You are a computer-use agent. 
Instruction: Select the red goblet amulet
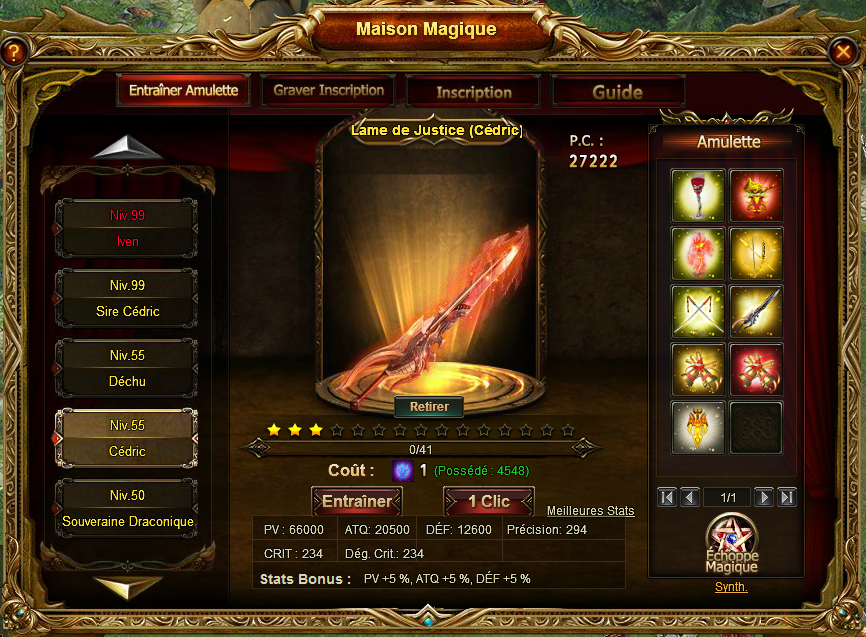(x=698, y=195)
